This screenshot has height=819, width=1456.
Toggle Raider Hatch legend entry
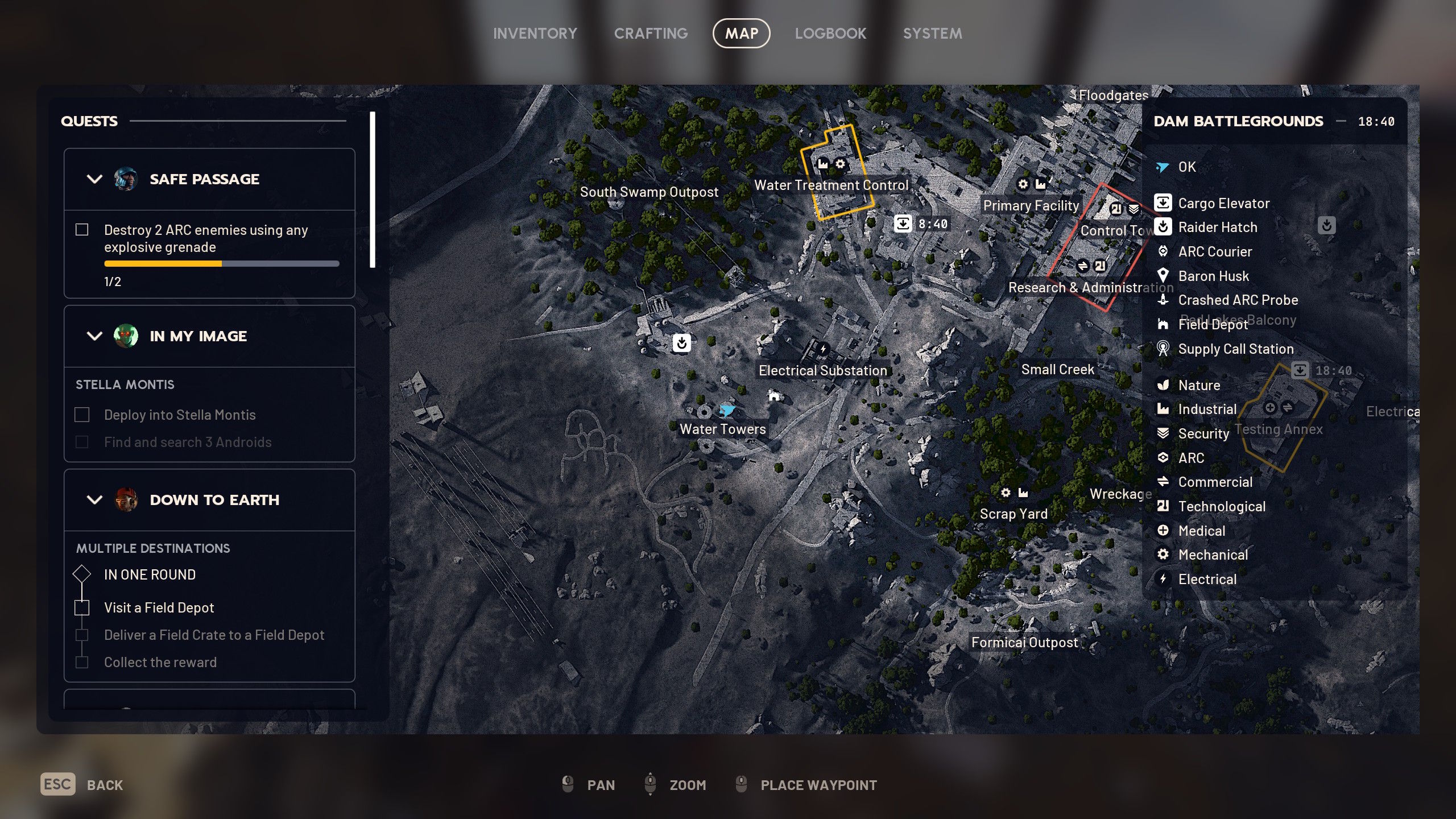[x=1217, y=227]
